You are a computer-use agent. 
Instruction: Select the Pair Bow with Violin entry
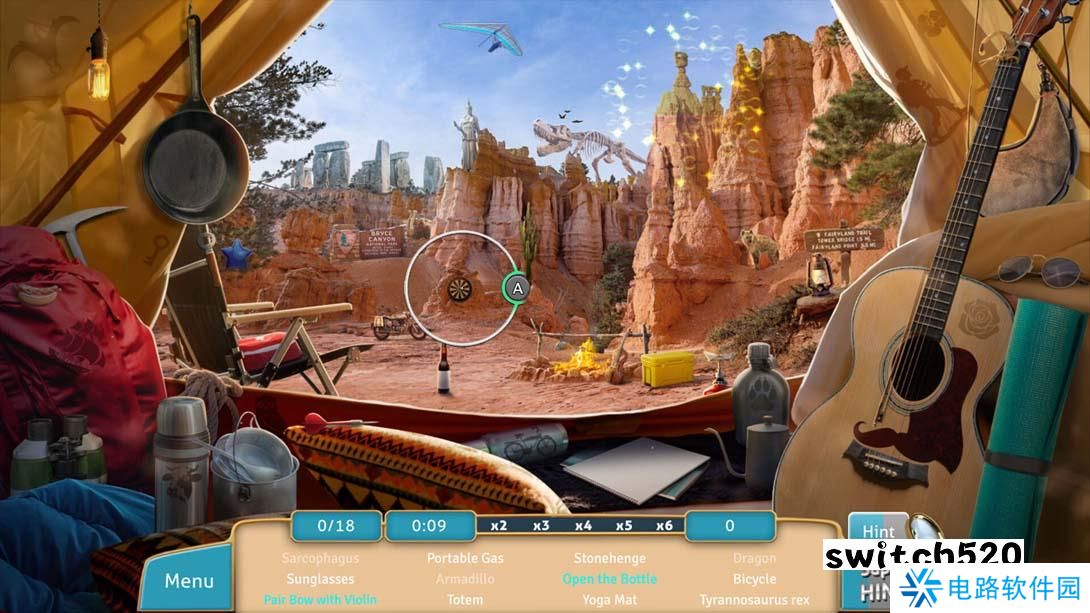[319, 600]
